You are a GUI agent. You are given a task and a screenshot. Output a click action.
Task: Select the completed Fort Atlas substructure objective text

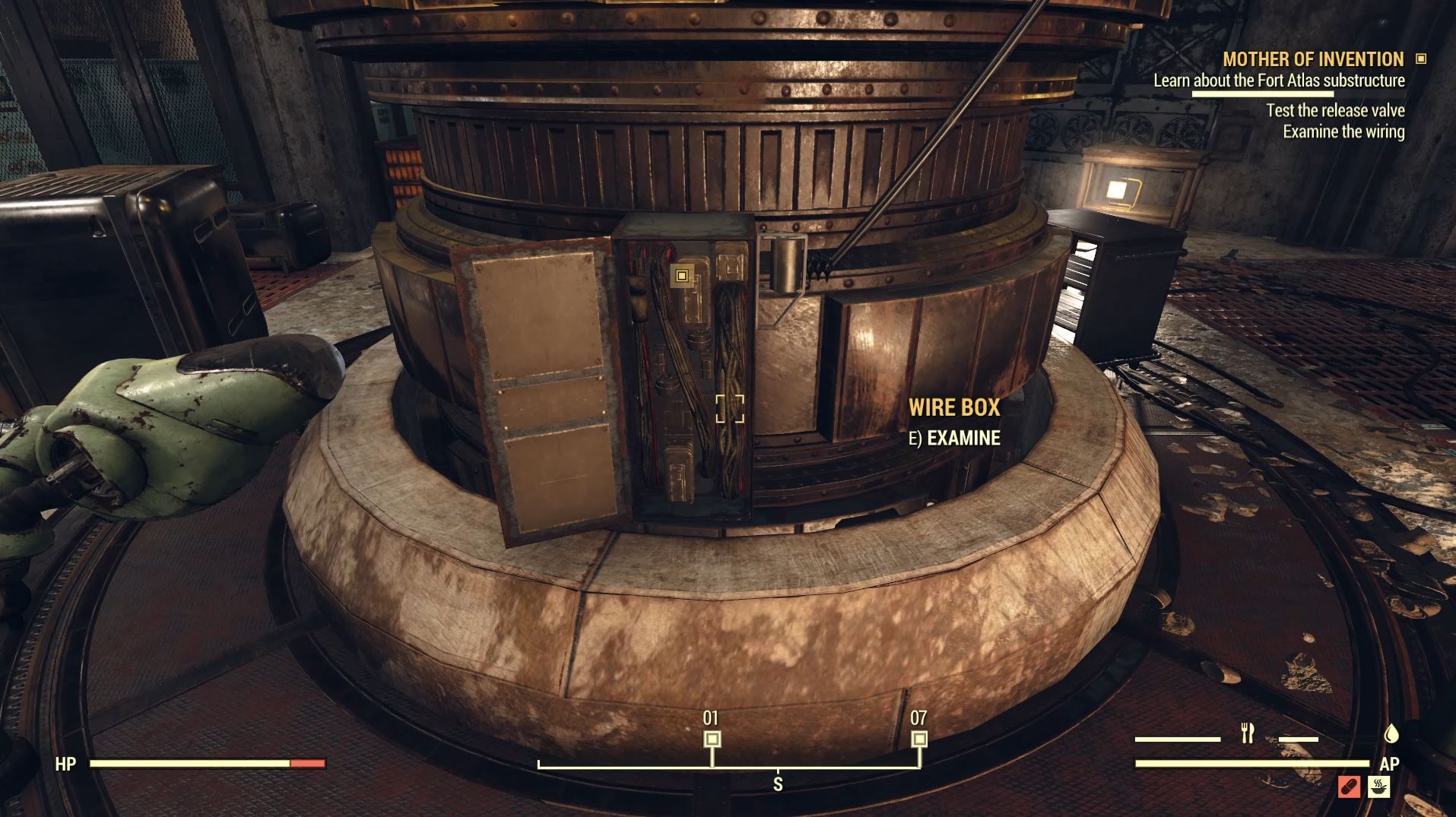point(1280,81)
